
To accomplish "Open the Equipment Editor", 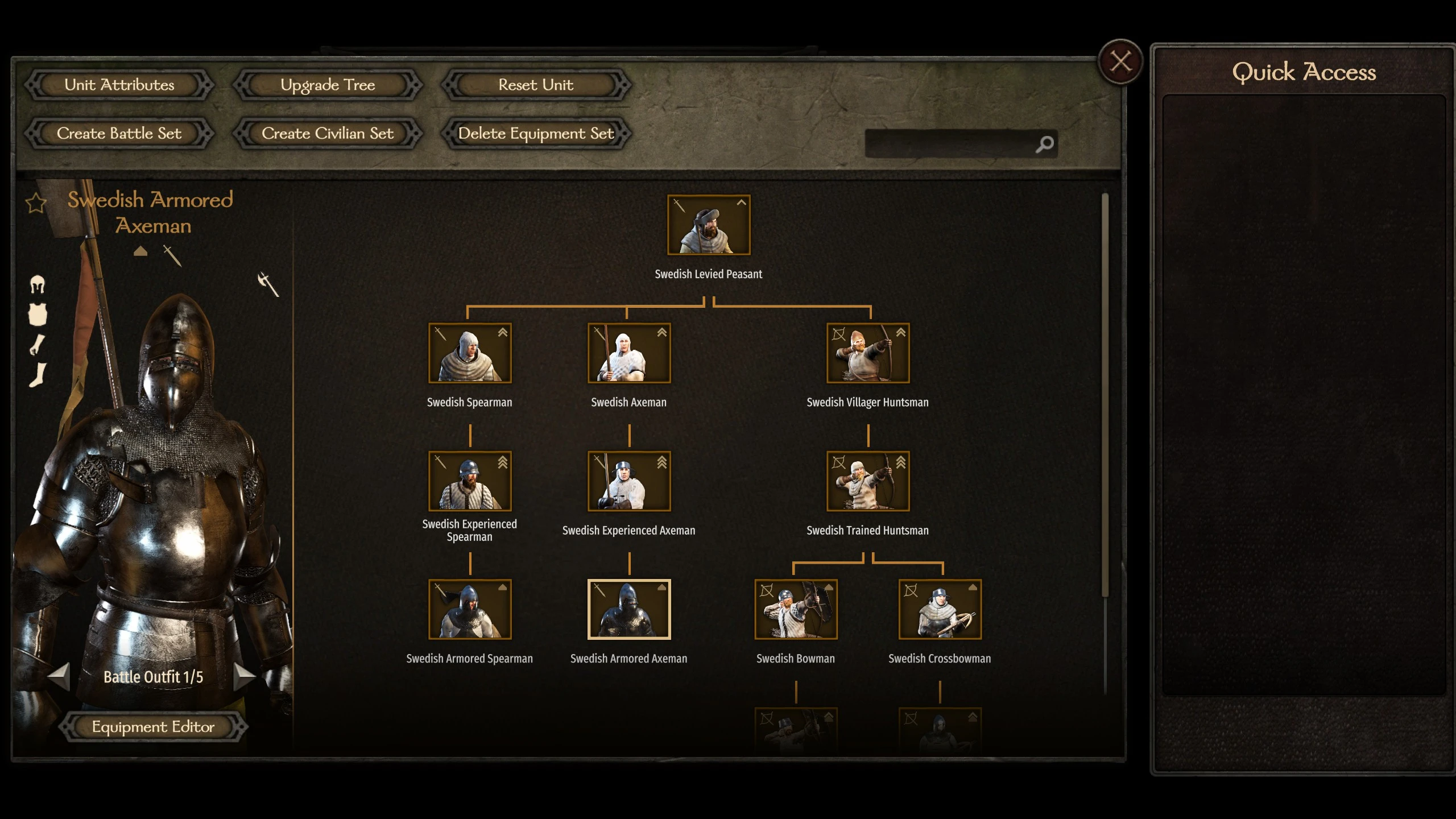I will pos(153,727).
